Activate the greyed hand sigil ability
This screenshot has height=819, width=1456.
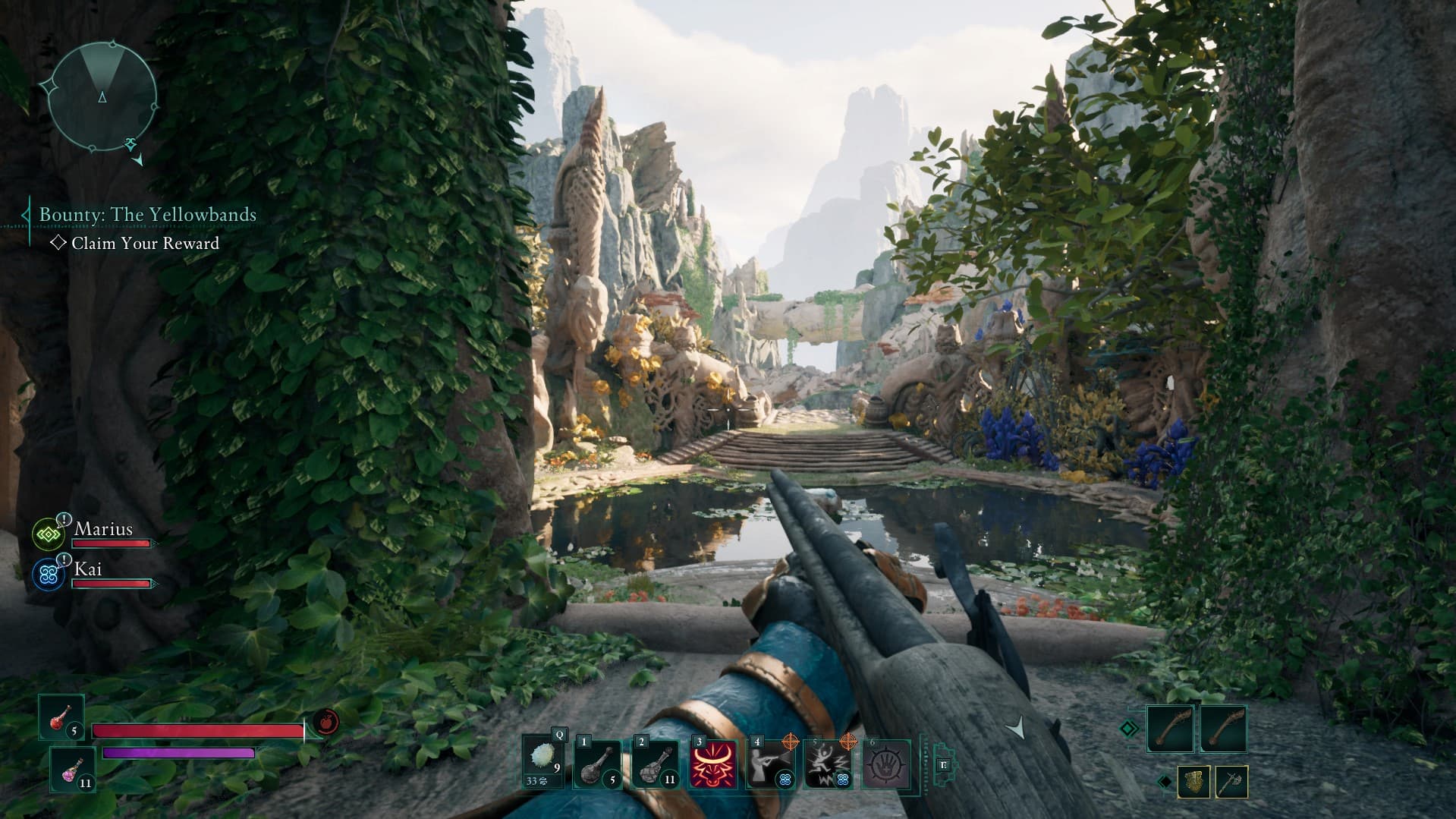tap(885, 764)
